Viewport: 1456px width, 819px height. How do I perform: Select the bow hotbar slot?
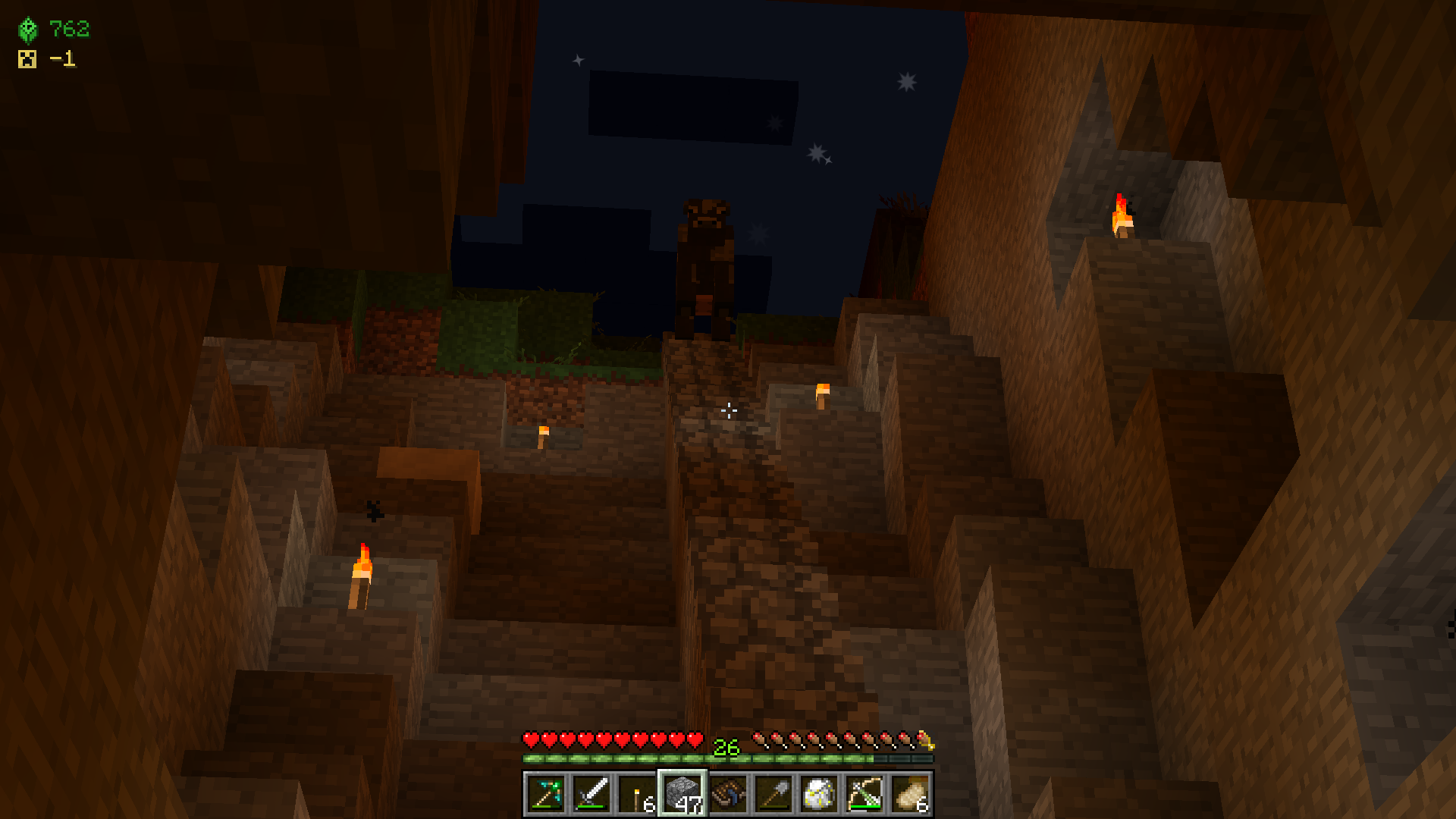tap(864, 794)
